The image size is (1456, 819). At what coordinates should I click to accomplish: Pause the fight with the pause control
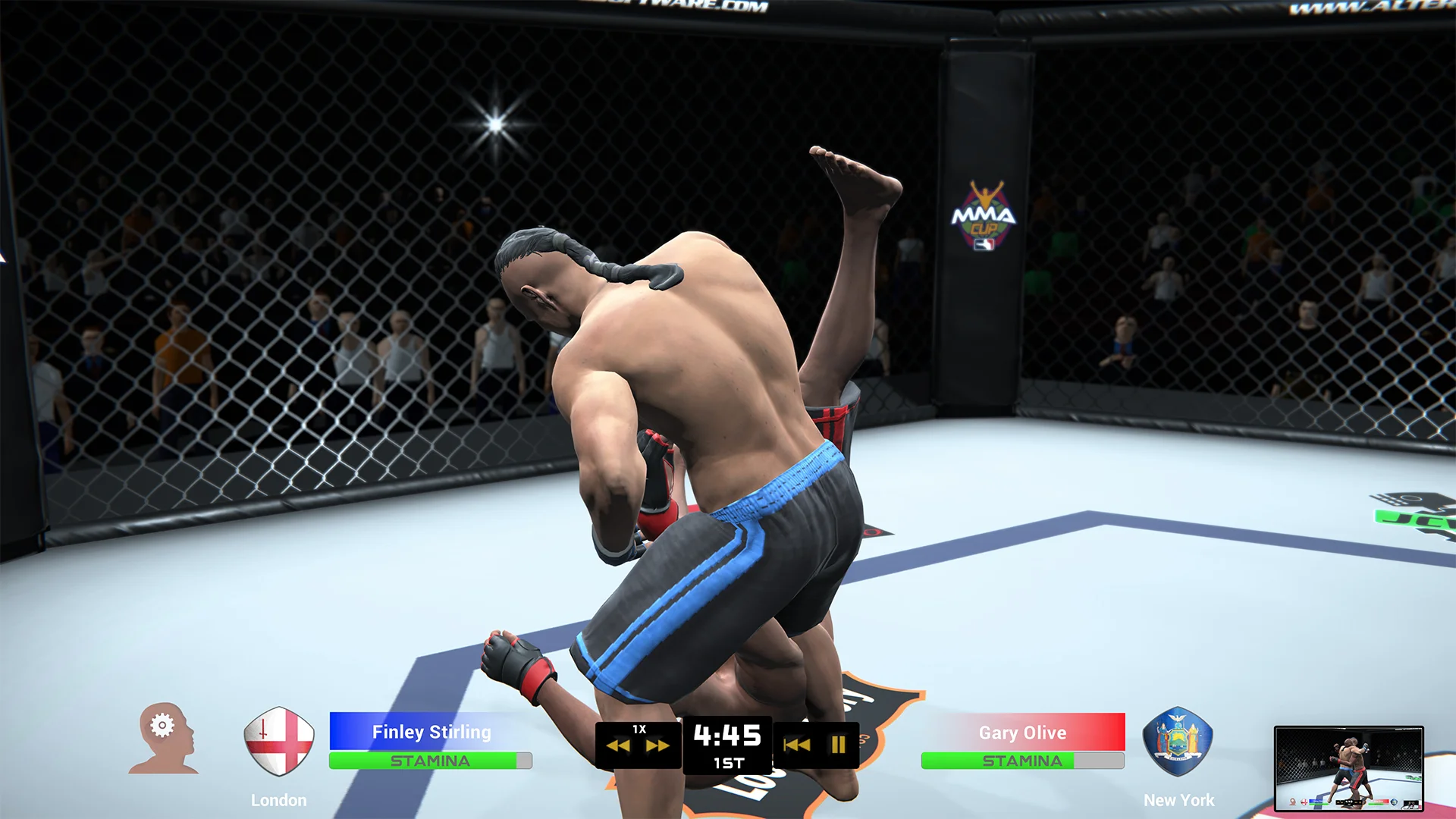click(x=837, y=745)
